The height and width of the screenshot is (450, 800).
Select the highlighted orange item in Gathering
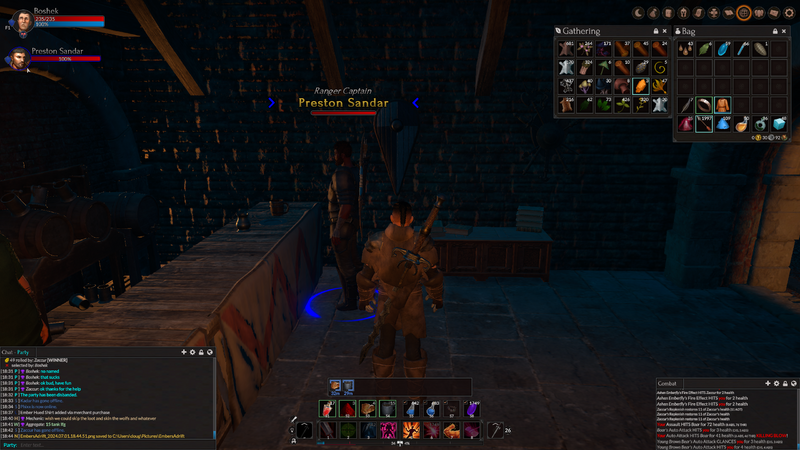640,86
